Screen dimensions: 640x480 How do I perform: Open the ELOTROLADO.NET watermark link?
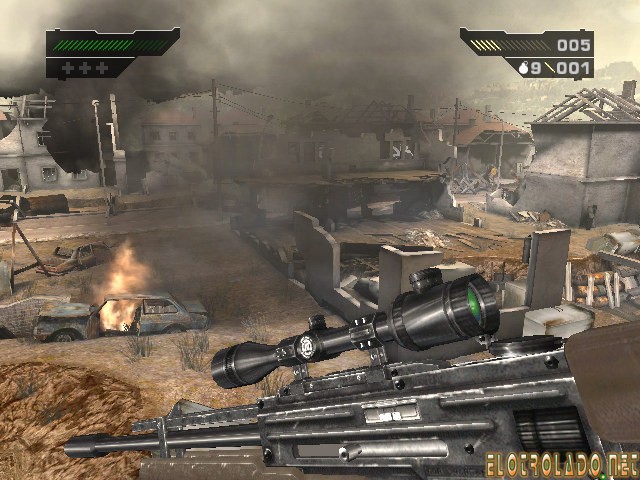click(560, 463)
